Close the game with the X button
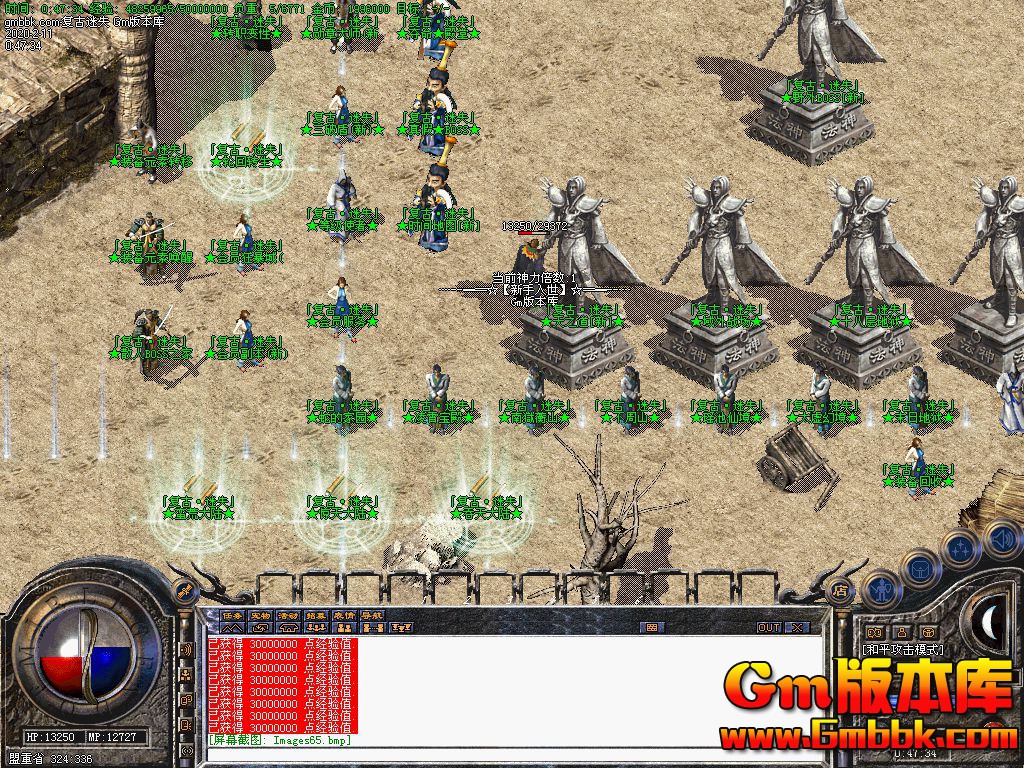Screen dimensions: 1024x768 tap(797, 628)
